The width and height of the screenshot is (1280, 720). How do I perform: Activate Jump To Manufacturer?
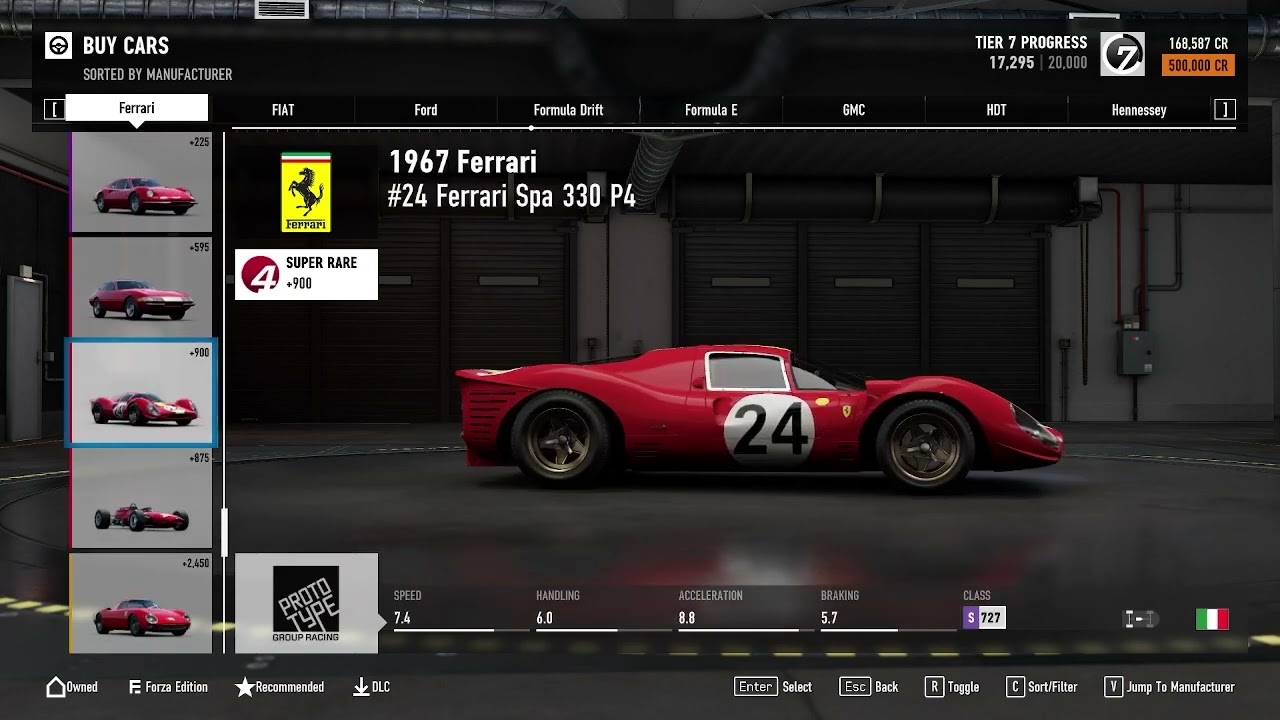coord(1169,687)
